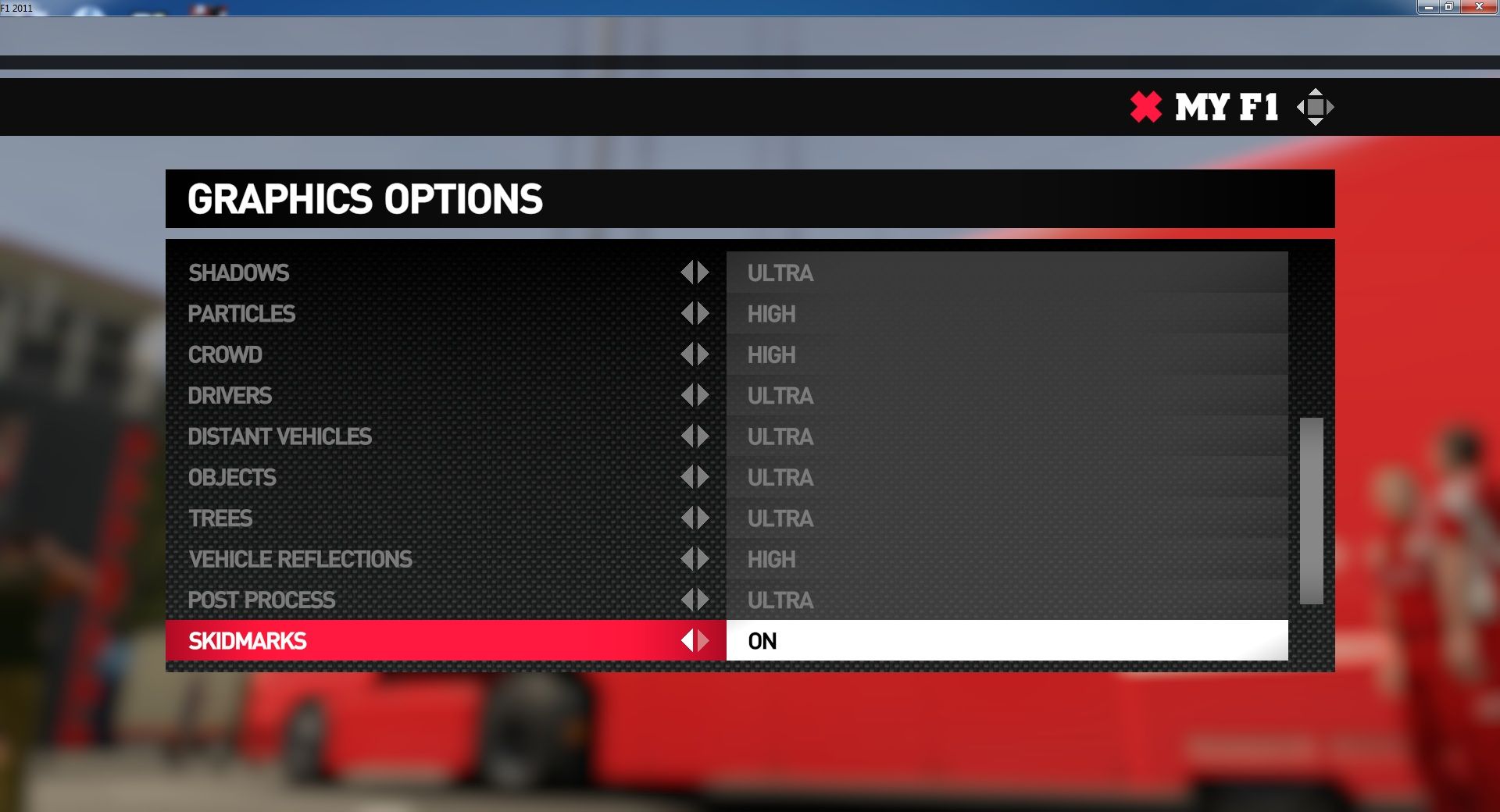Lower Shadows quality with its left arrow
Screen dimensions: 1500x812
coord(687,272)
